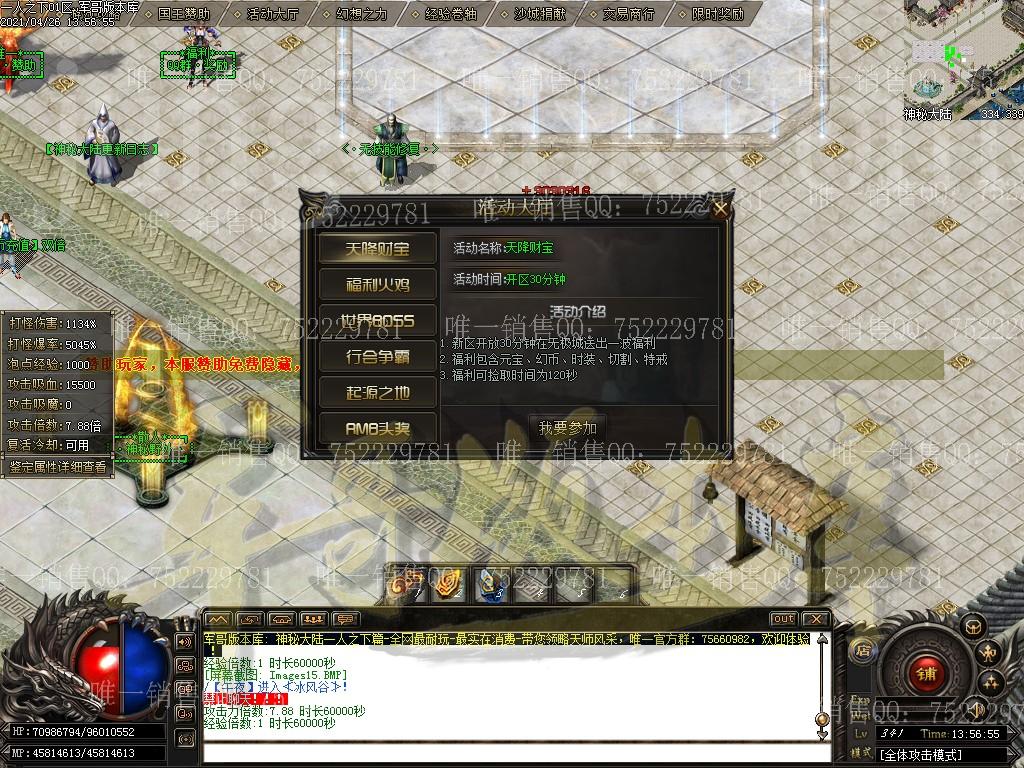Open the 活动大厅 top menu
This screenshot has height=768, width=1024.
coord(272,14)
